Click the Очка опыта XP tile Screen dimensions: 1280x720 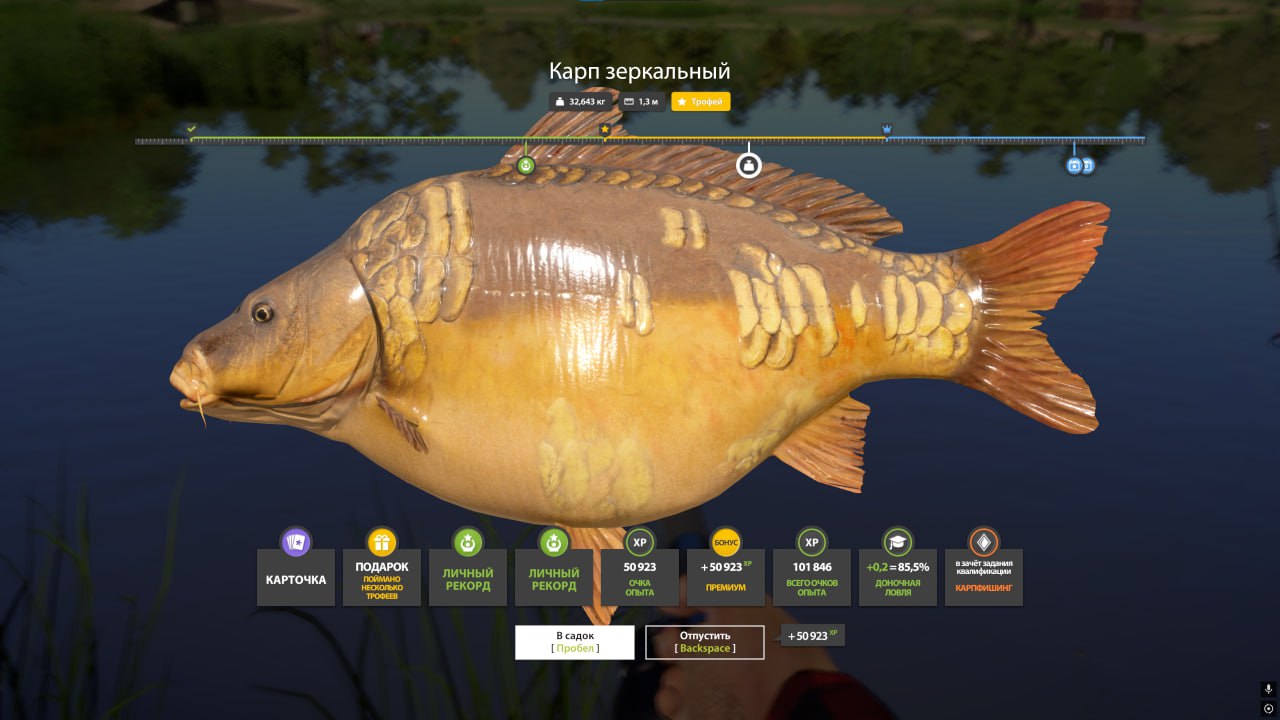point(640,577)
